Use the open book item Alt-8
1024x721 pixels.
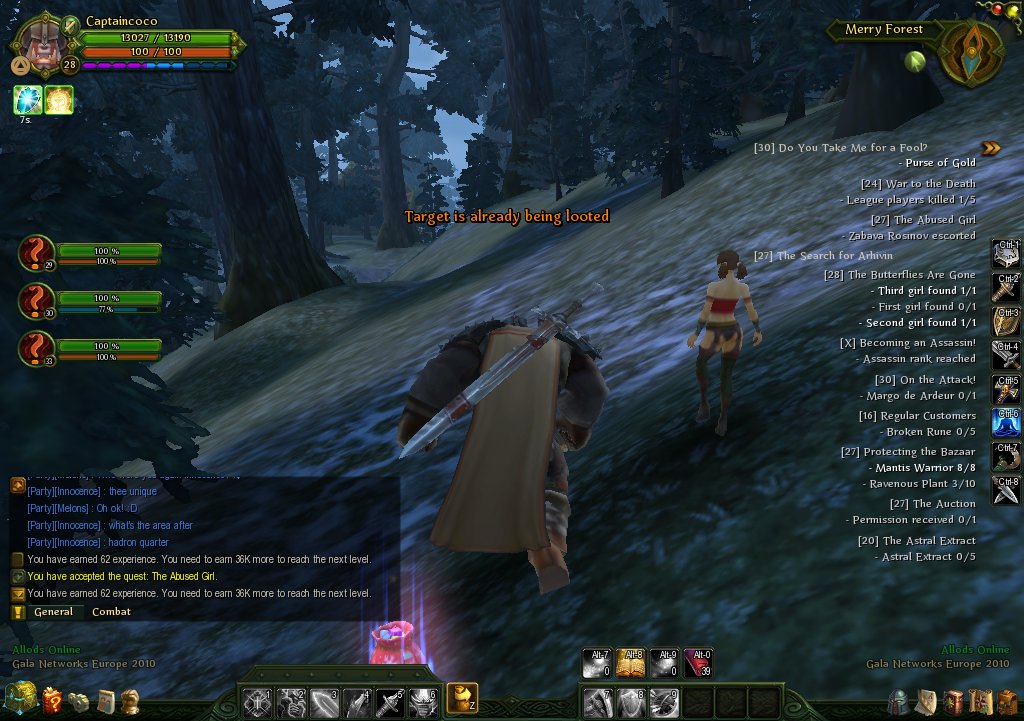coord(631,663)
